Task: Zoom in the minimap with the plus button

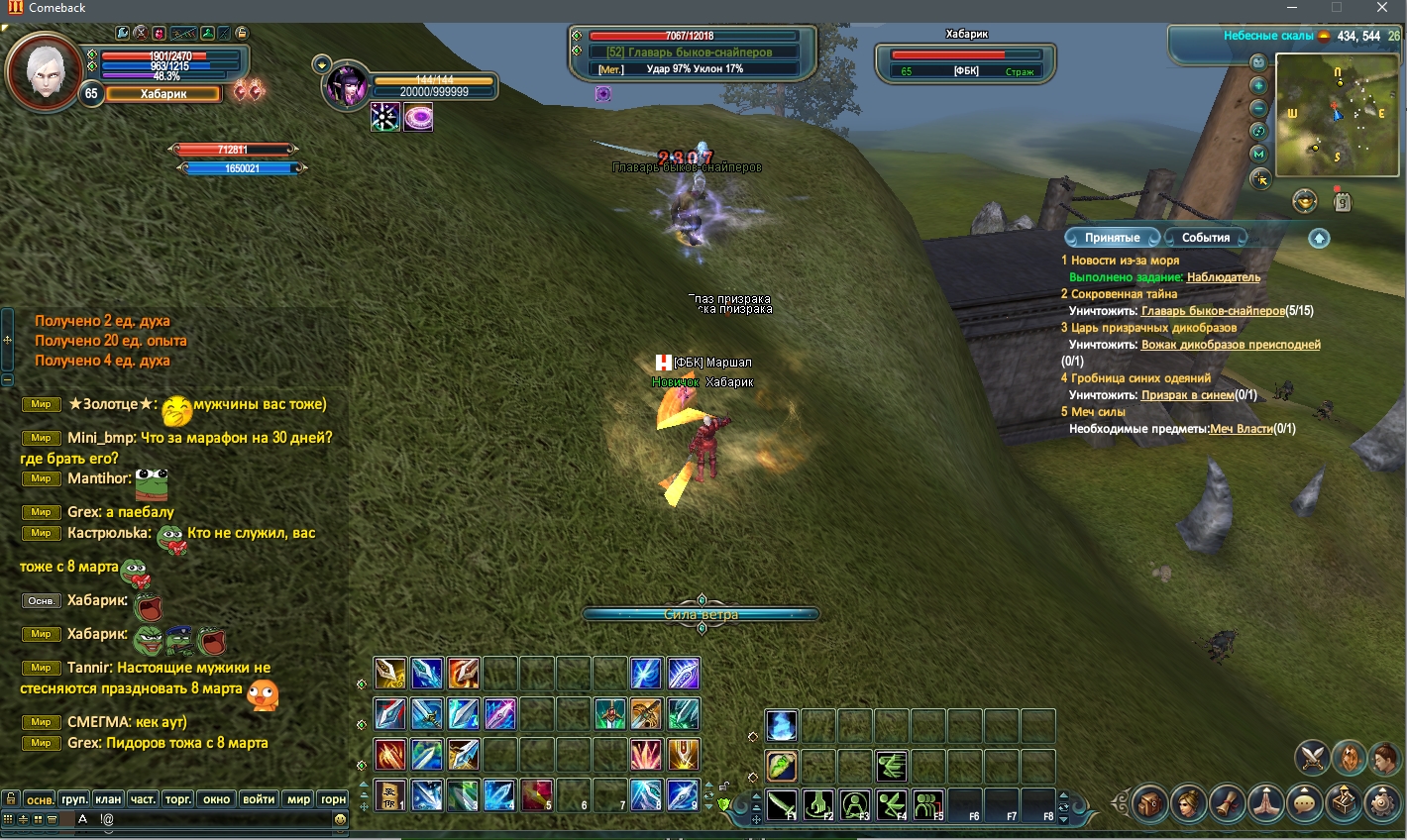Action: pos(1258,85)
